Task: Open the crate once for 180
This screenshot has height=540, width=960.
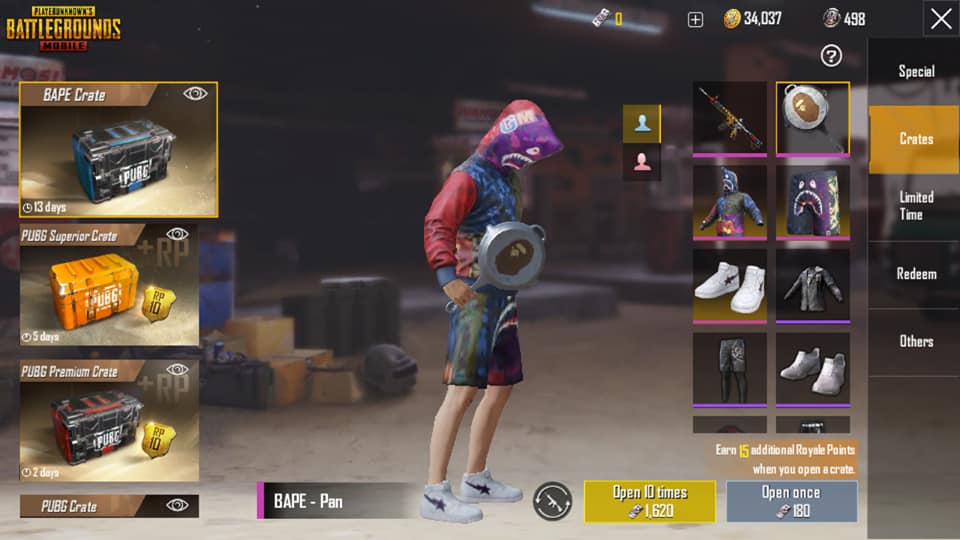Action: [791, 501]
